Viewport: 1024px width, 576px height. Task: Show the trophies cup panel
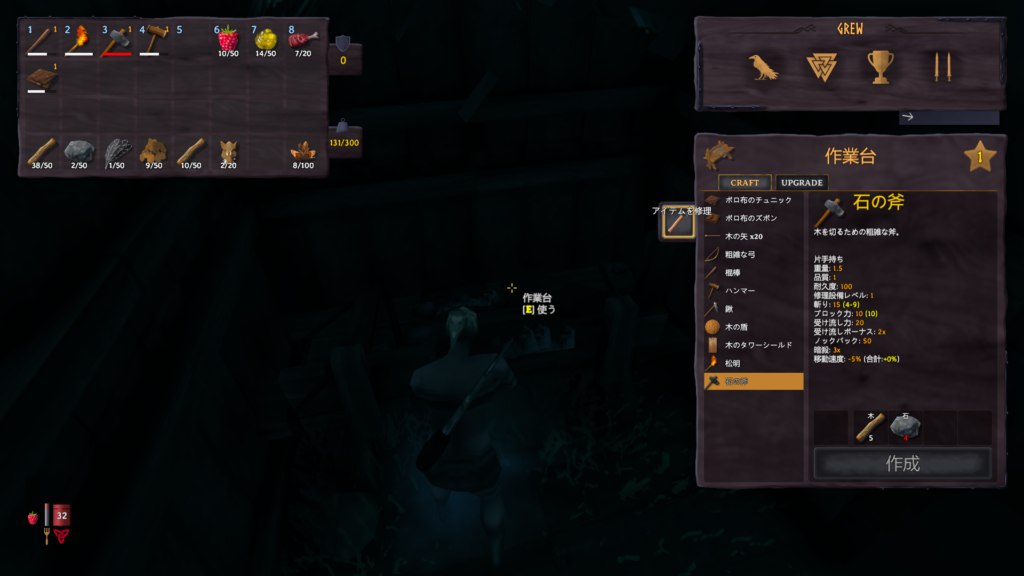[x=880, y=67]
